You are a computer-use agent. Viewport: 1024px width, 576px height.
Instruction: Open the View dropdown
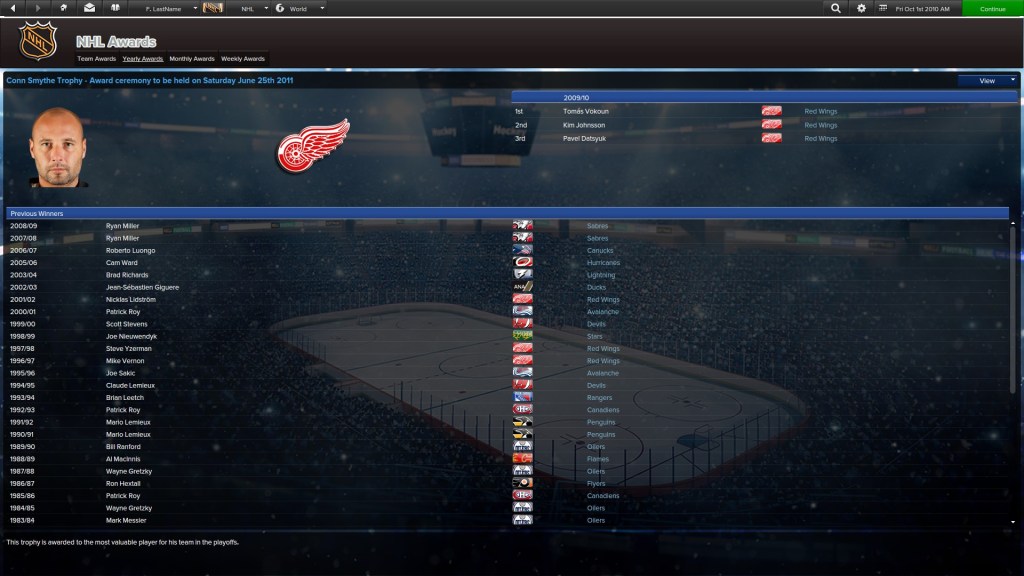[x=987, y=80]
